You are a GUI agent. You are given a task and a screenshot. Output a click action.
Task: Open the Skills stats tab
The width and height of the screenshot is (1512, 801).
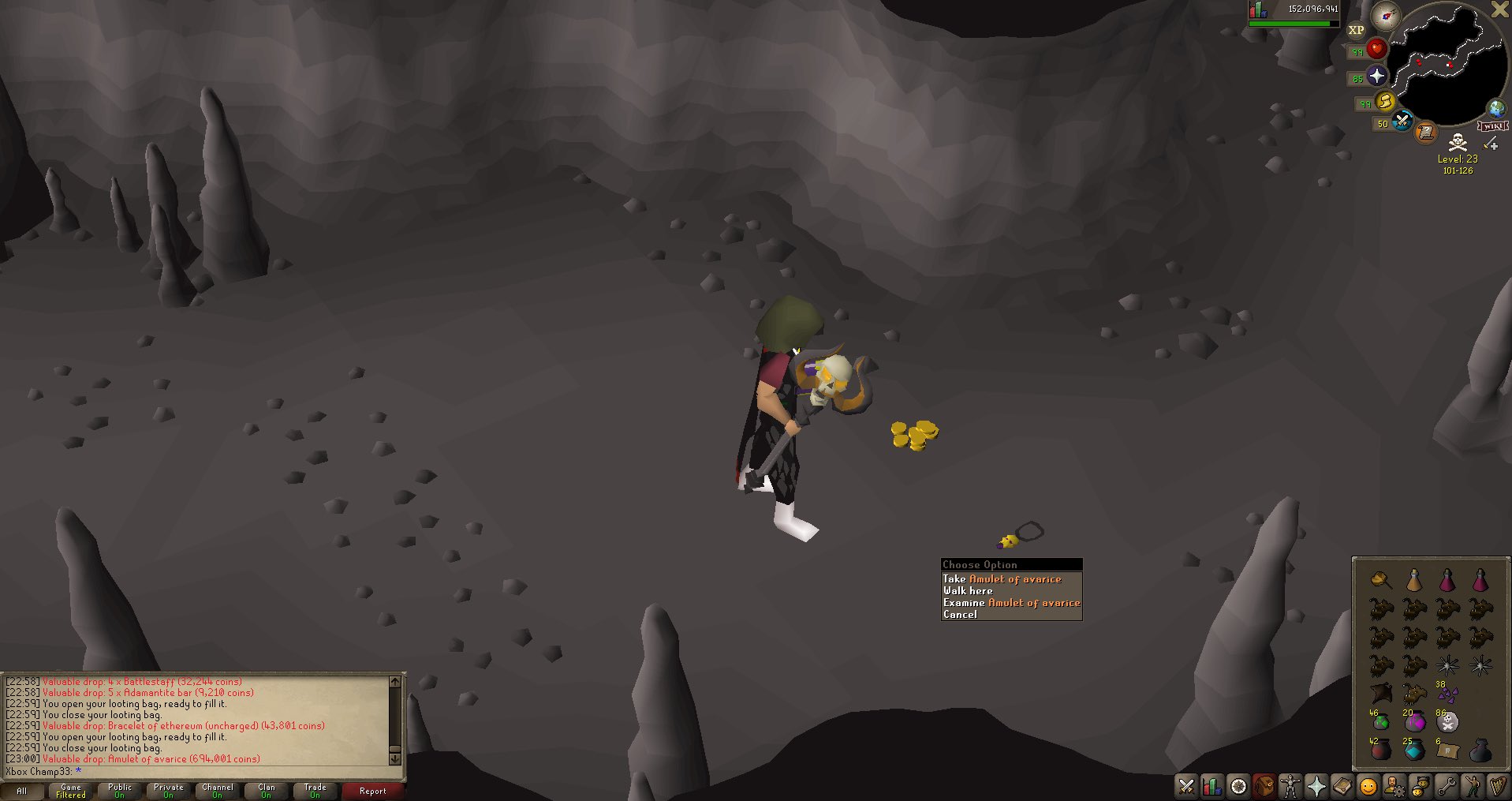[1212, 786]
